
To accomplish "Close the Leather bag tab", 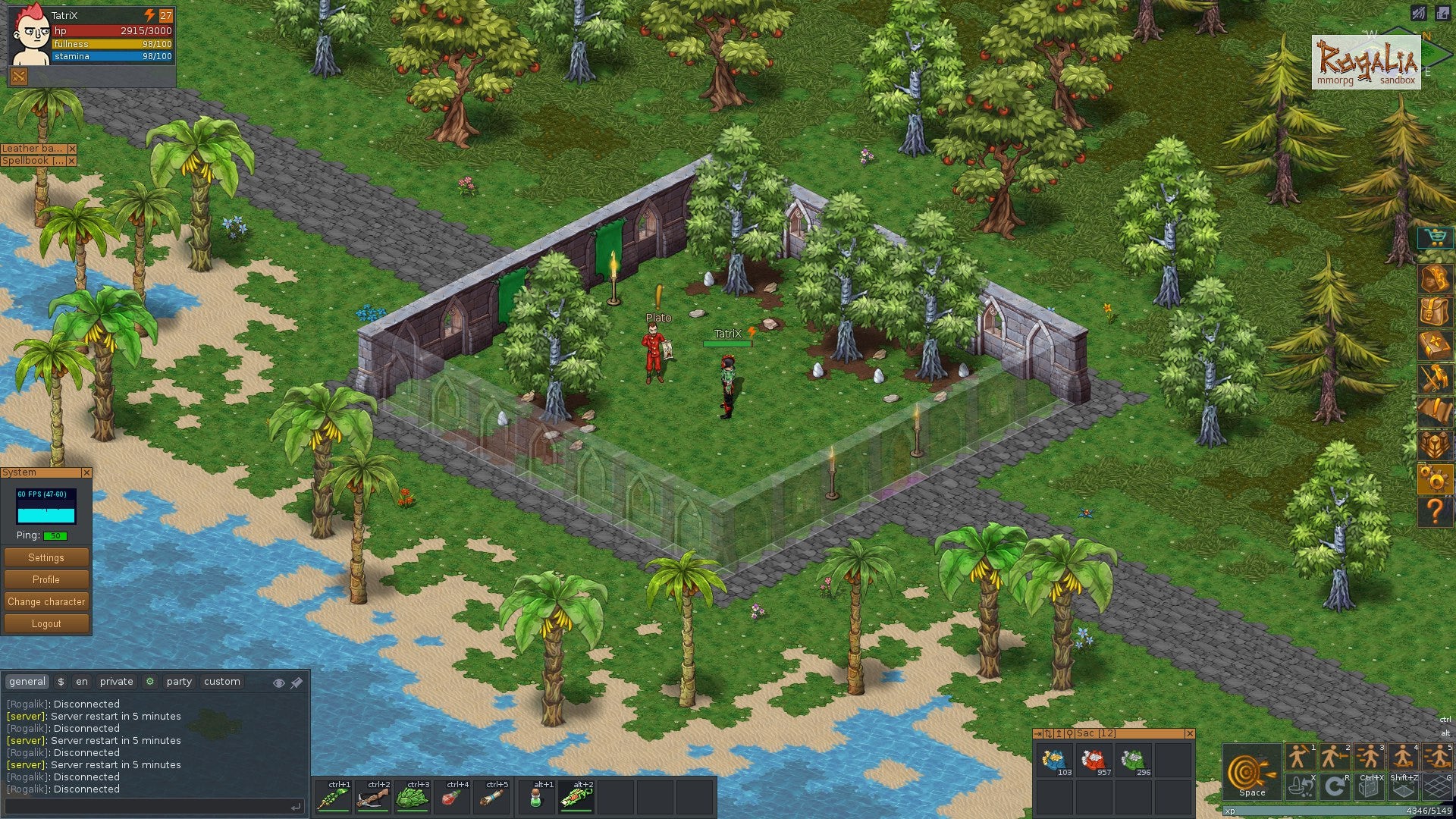I will click(x=72, y=149).
